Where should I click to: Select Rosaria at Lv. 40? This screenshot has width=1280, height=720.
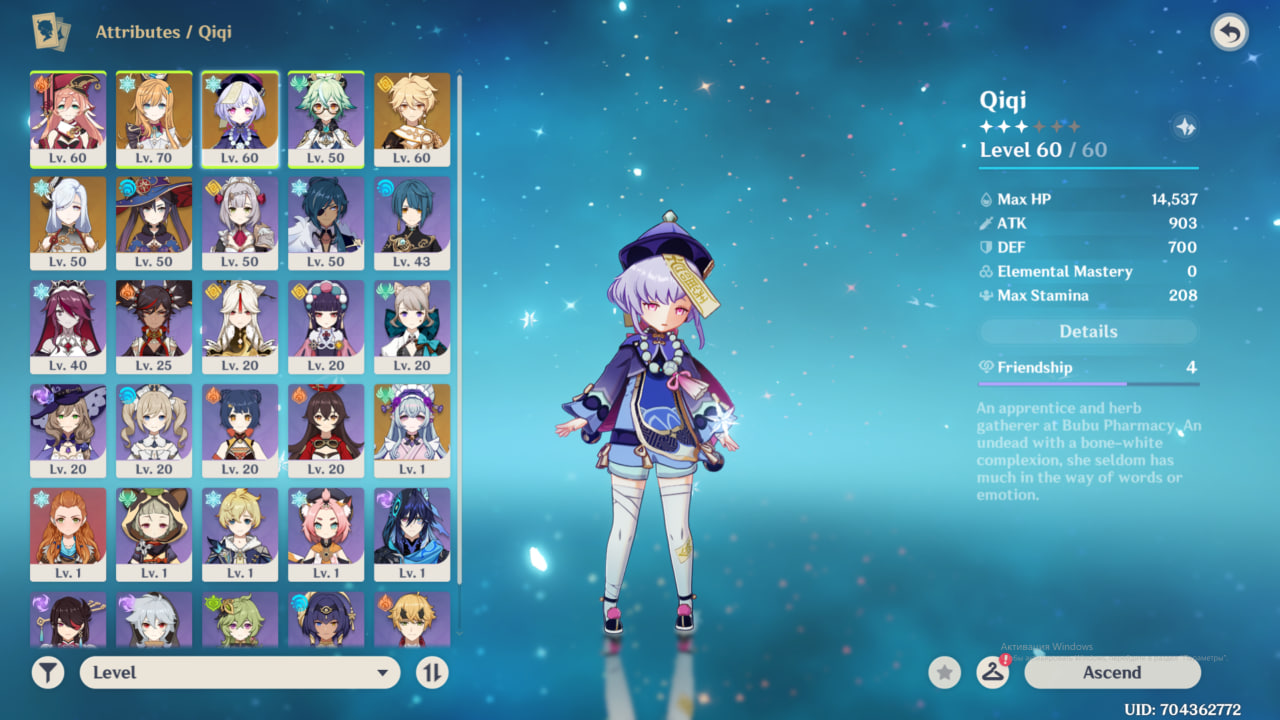[68, 327]
